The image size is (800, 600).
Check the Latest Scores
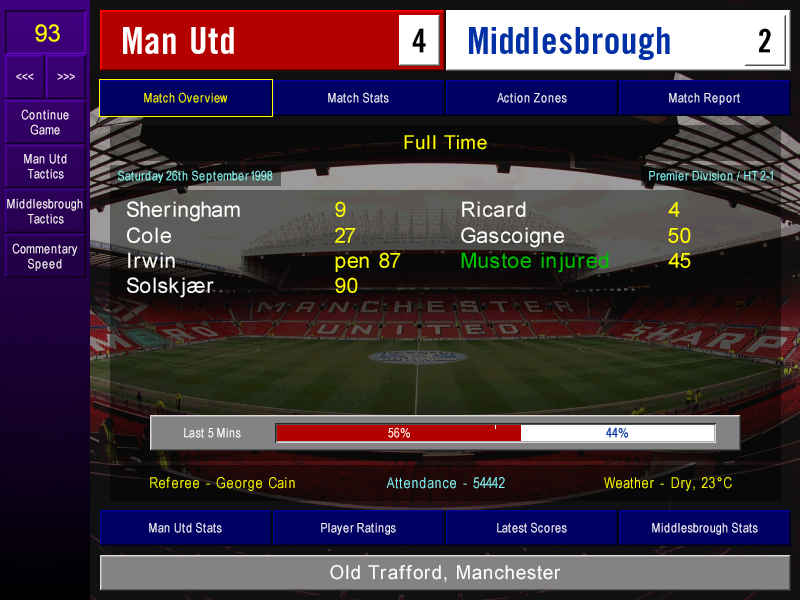pyautogui.click(x=531, y=528)
